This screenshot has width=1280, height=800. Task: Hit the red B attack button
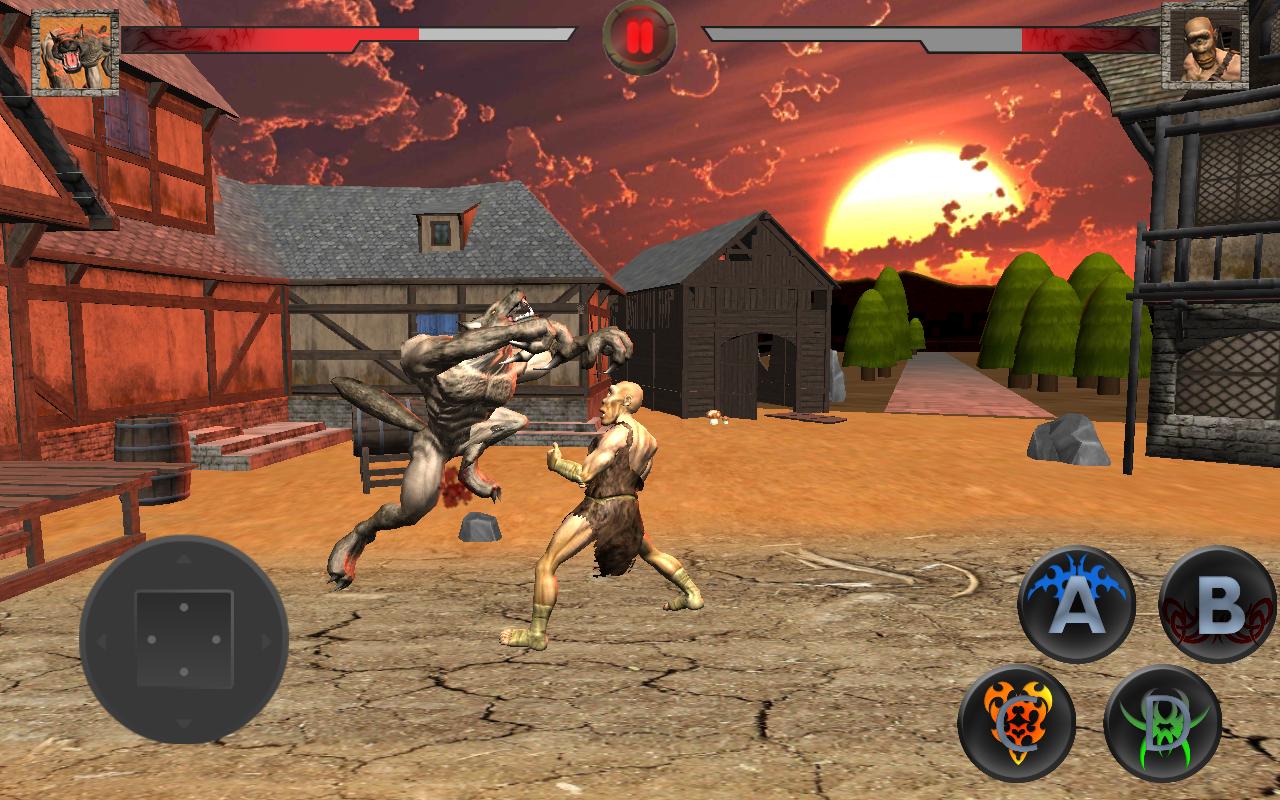tap(1218, 604)
